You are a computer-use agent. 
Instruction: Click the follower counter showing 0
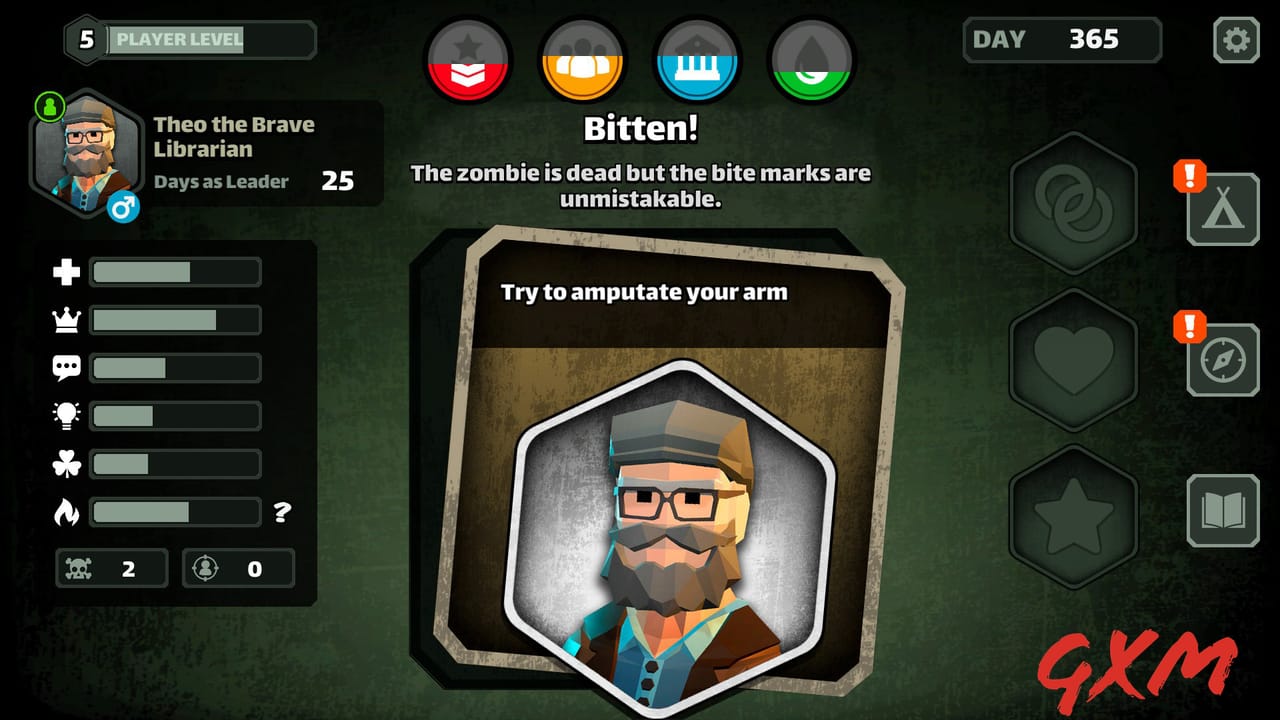tap(238, 568)
